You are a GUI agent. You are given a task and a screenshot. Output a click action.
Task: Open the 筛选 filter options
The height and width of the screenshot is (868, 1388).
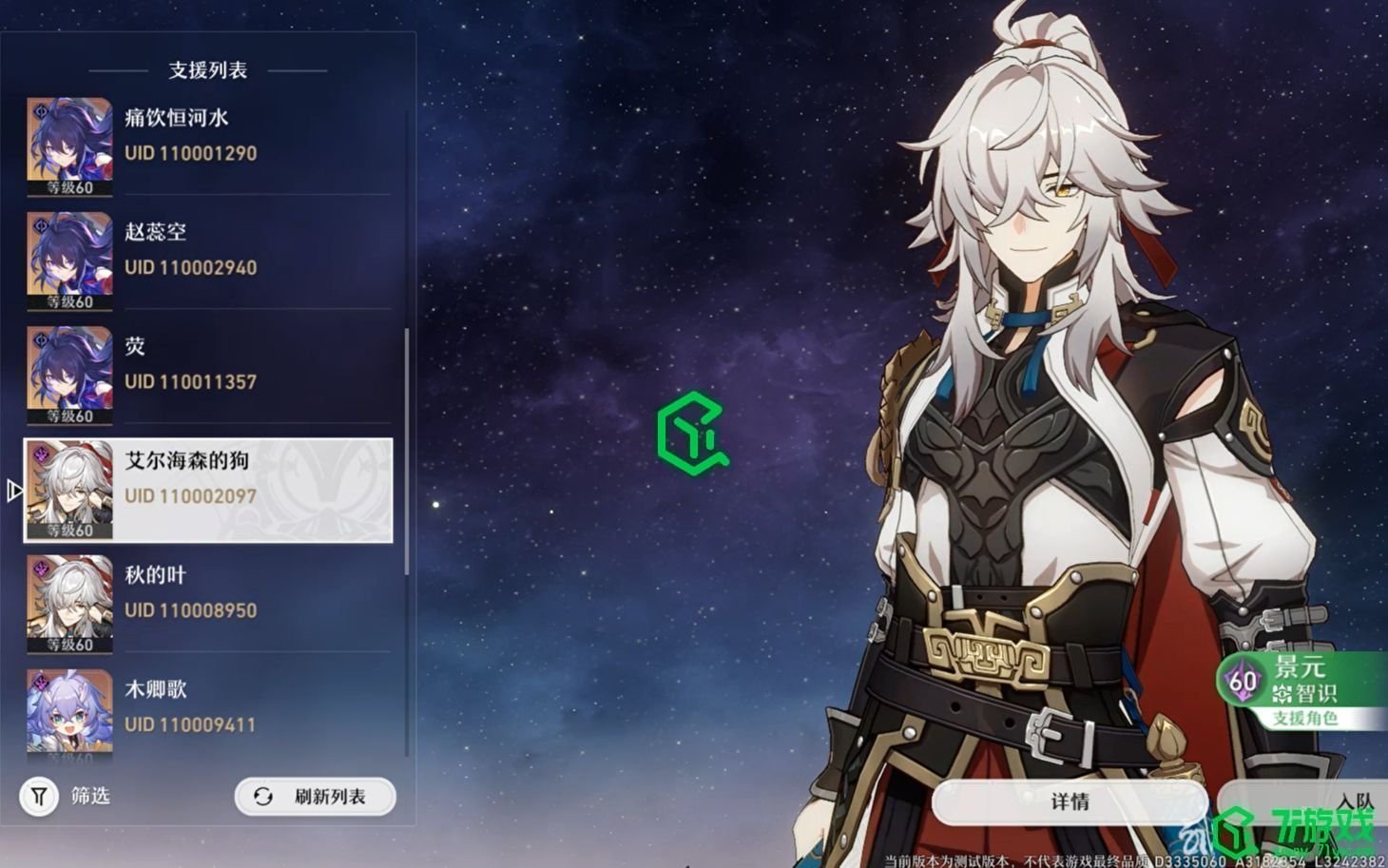click(x=67, y=796)
